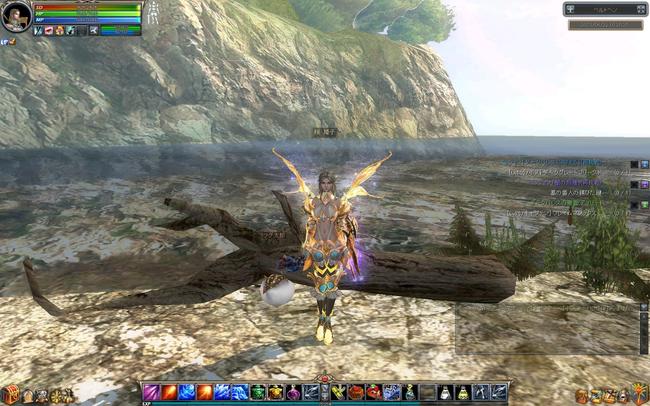Click the golden sun icon at bottom-right
The width and height of the screenshot is (650, 406).
coord(641,394)
